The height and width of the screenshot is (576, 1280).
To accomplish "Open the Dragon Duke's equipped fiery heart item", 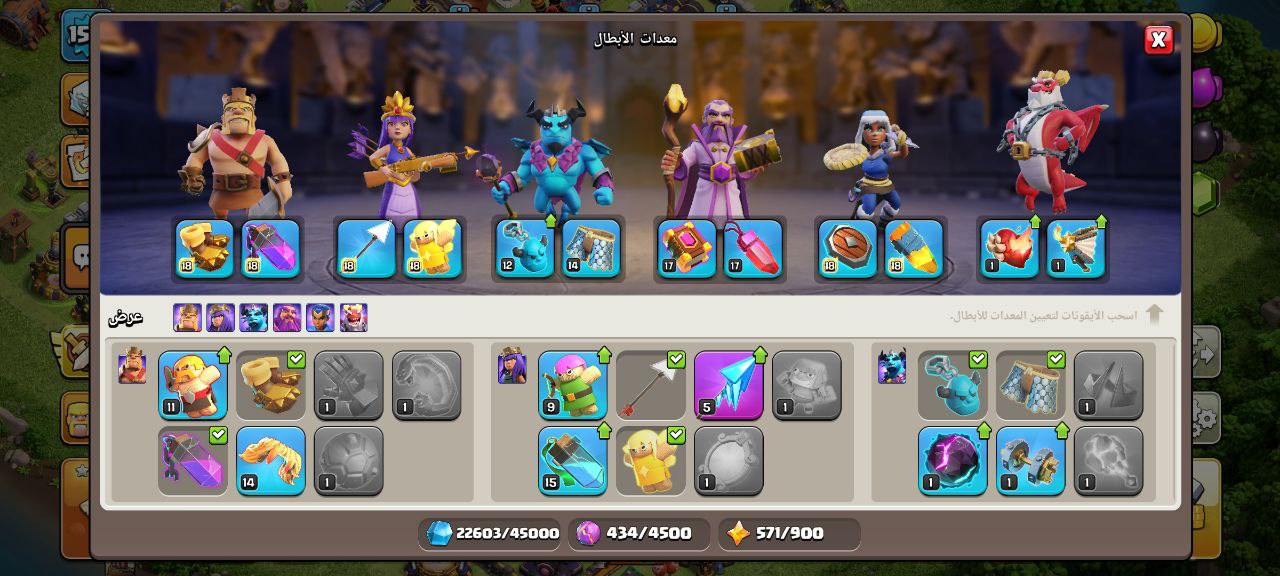I will pos(1009,248).
